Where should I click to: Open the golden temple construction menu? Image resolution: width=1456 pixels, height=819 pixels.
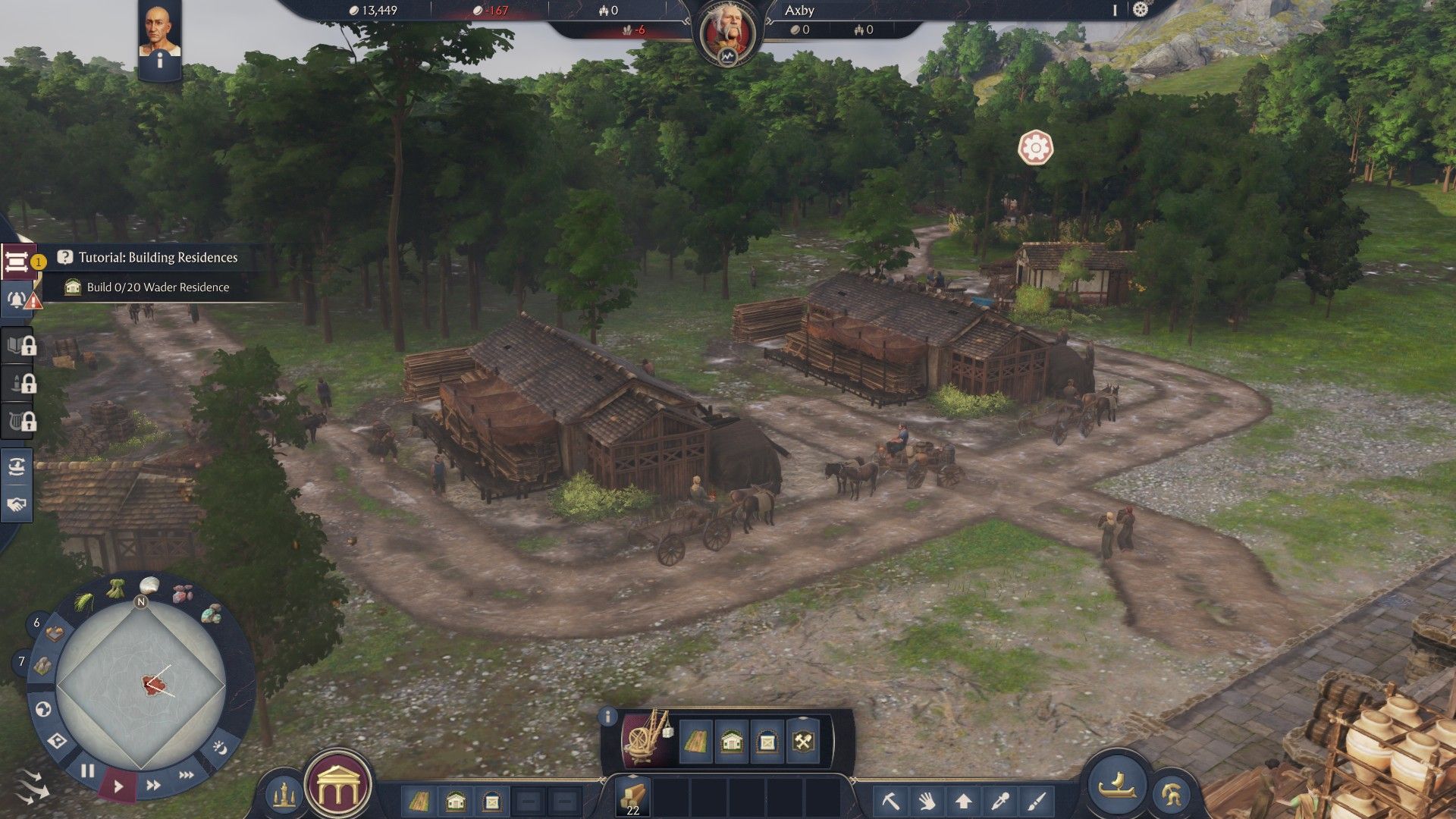337,787
